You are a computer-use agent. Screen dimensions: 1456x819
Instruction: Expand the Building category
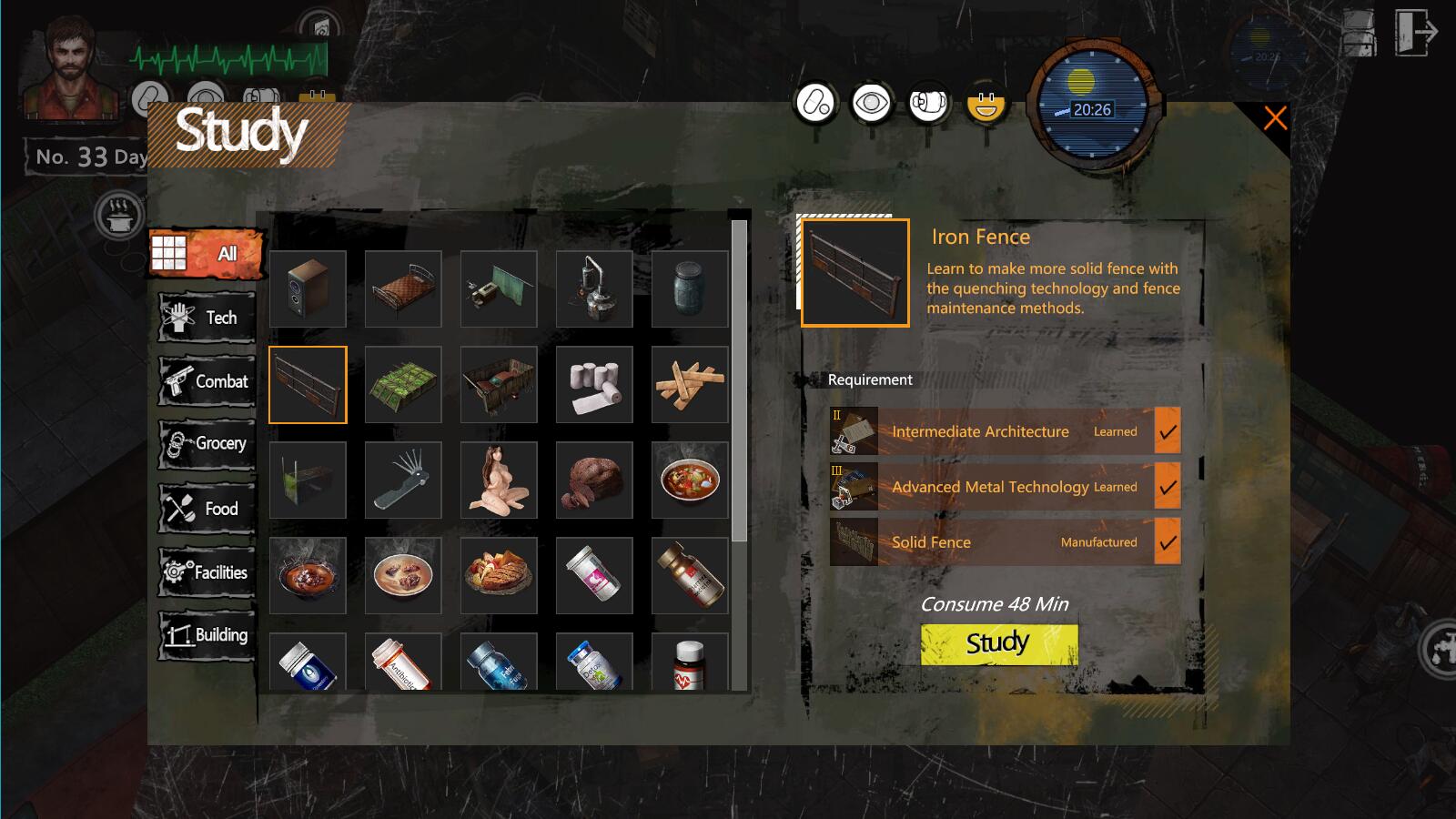pyautogui.click(x=207, y=635)
